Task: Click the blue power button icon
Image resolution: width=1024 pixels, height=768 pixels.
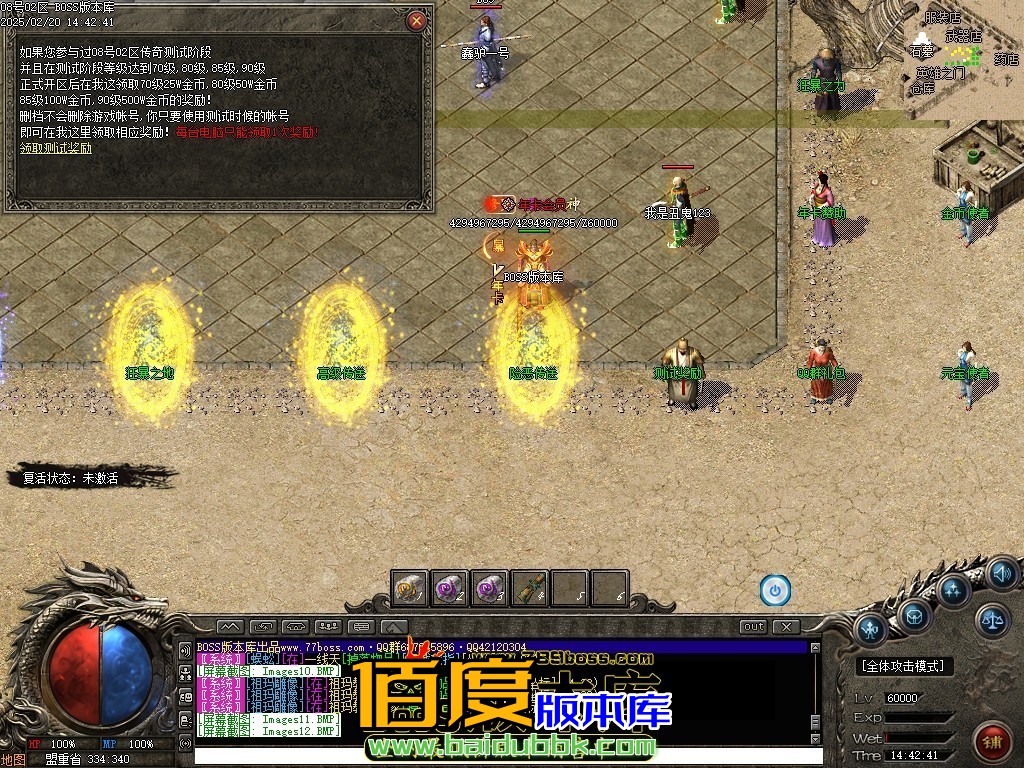Action: [x=775, y=590]
